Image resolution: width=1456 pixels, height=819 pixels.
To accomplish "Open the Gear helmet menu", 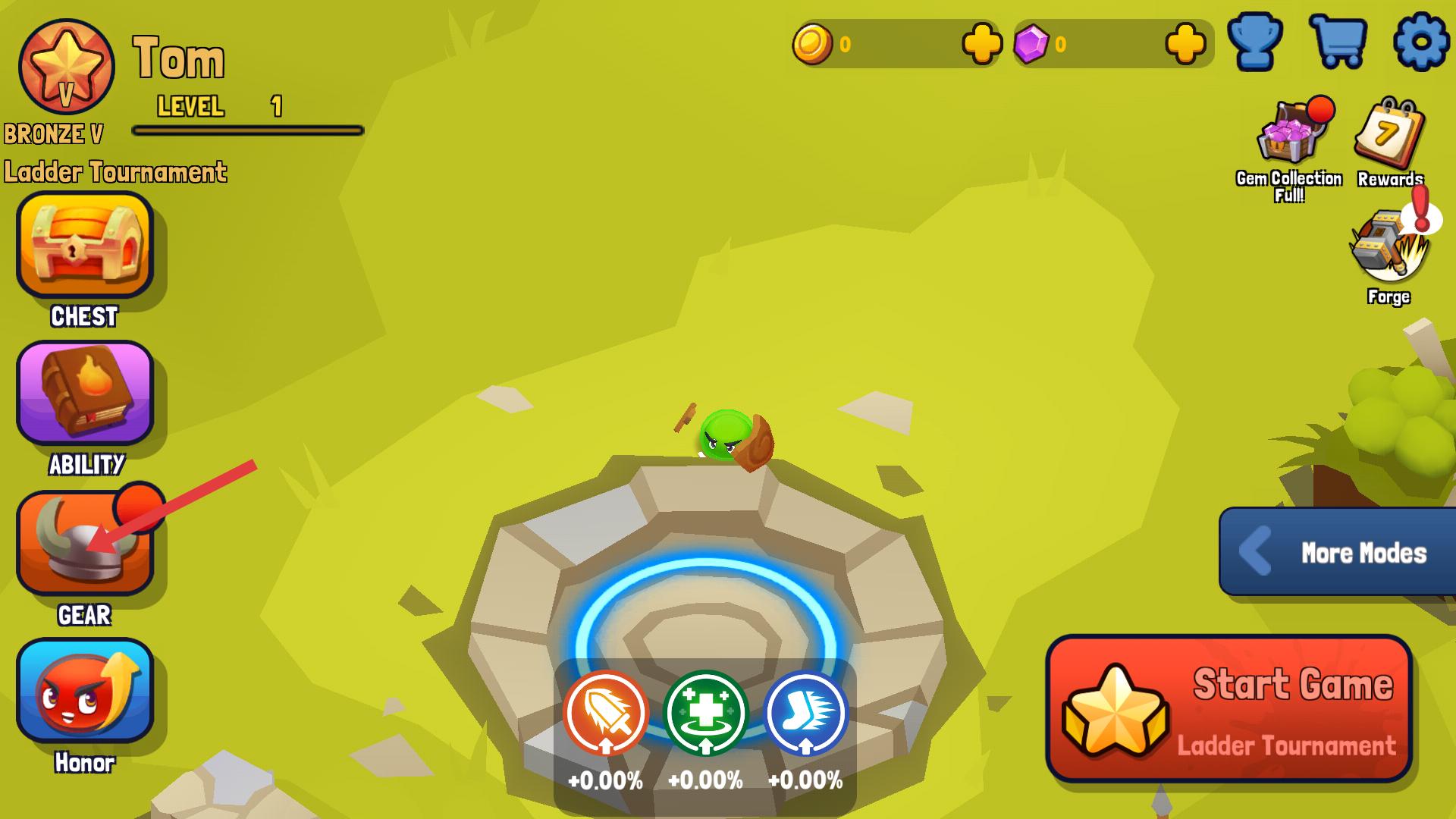I will 85,543.
